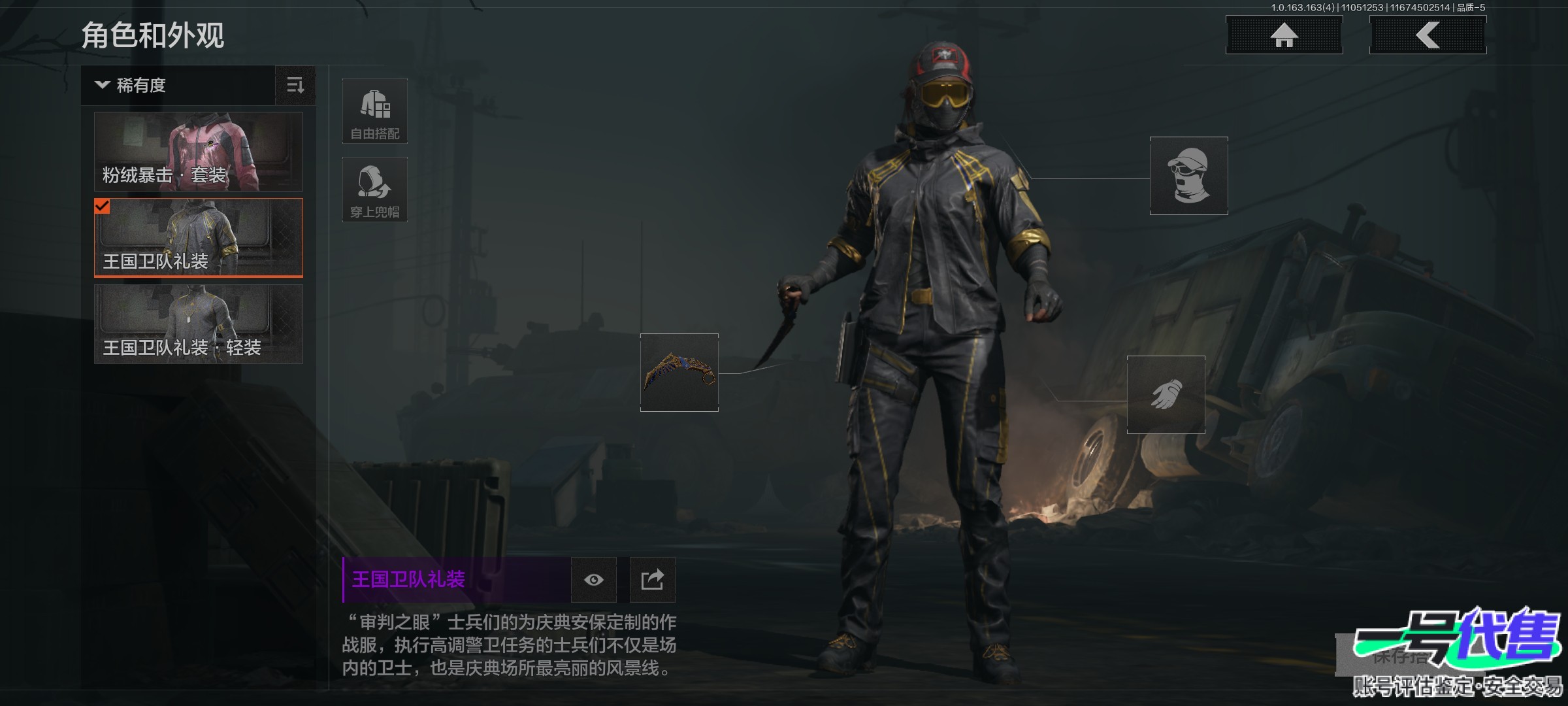1568x706 pixels.
Task: Select the 粉绒暴击·套装 pink outfit
Action: pyautogui.click(x=199, y=152)
